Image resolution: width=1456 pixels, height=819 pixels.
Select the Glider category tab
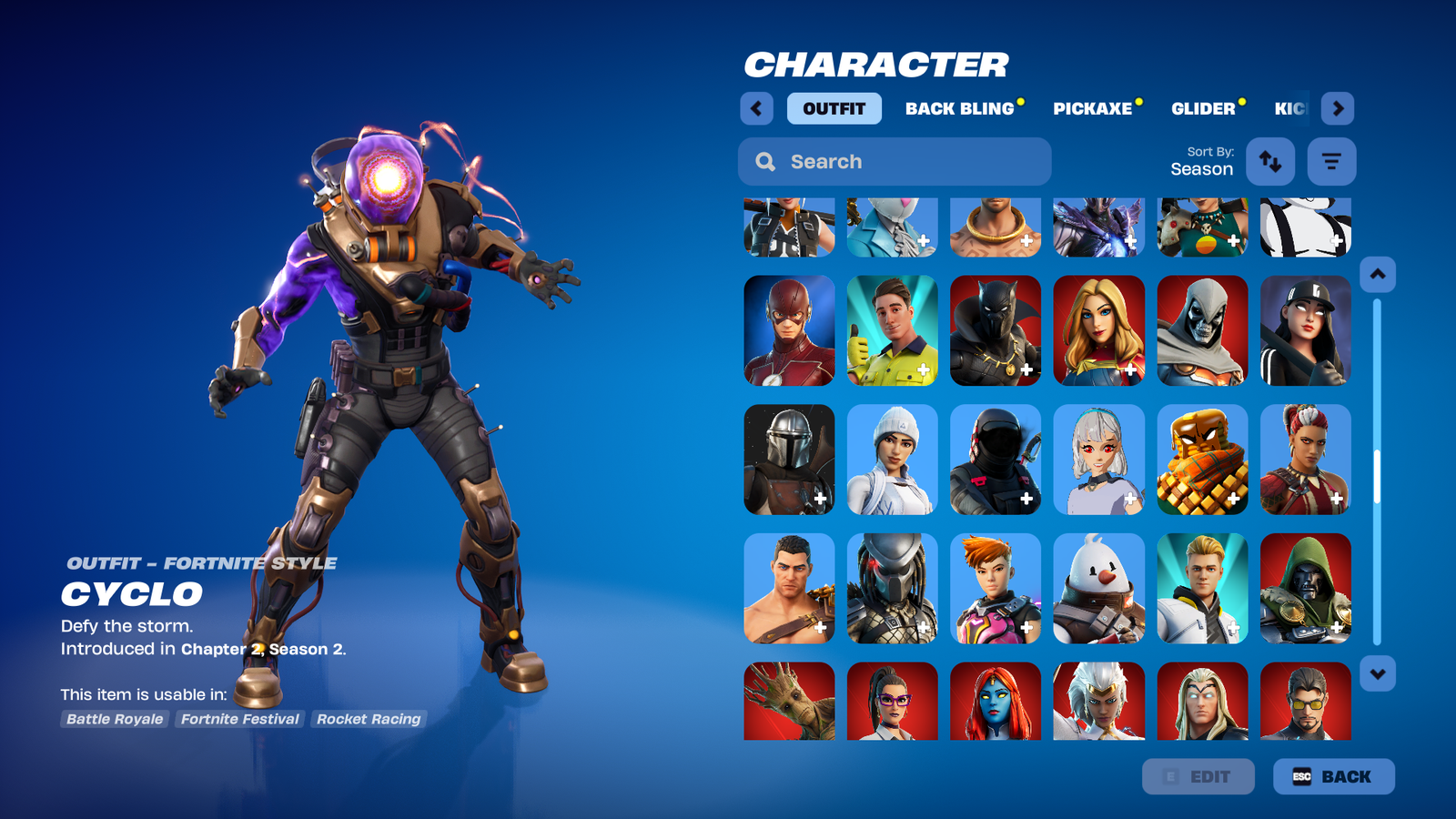pos(1203,109)
